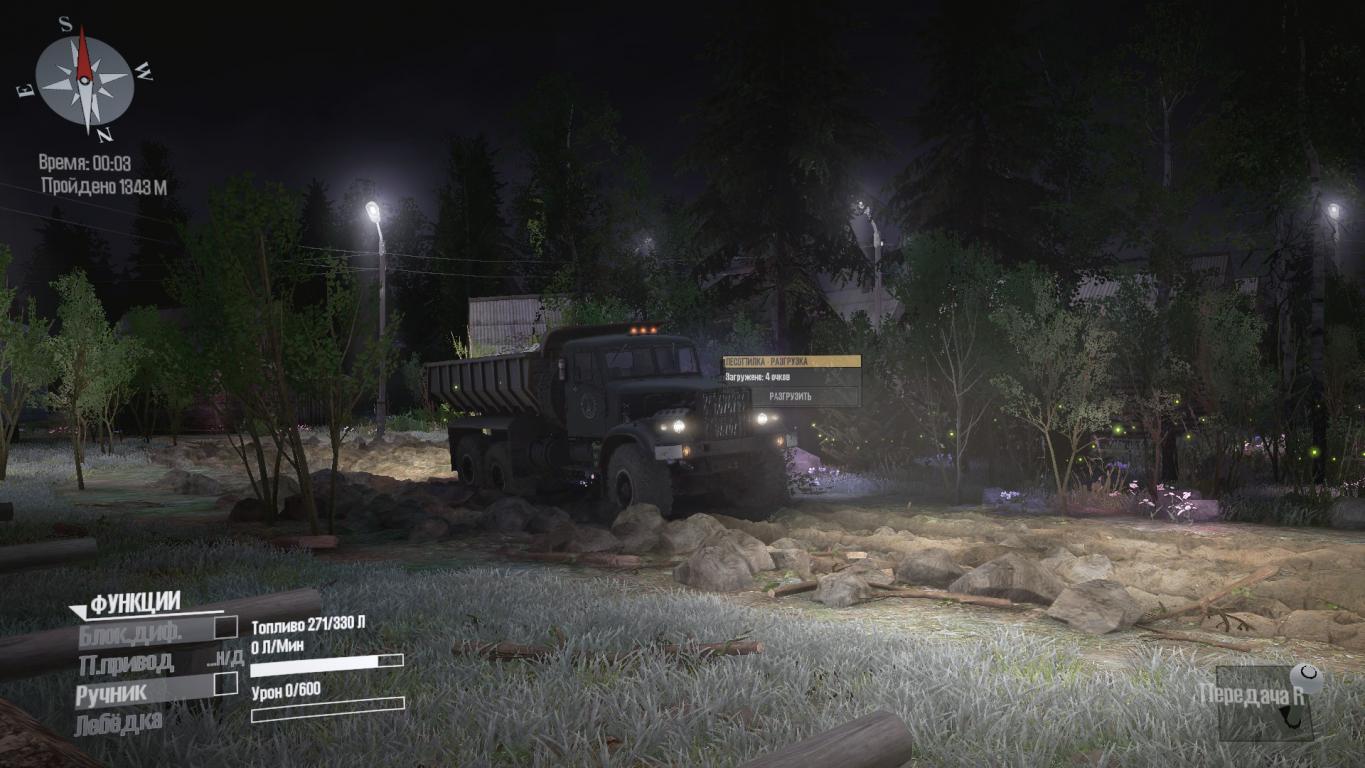Viewport: 1365px width, 768px height.
Task: Click the gear shifter knob
Action: tap(1307, 679)
